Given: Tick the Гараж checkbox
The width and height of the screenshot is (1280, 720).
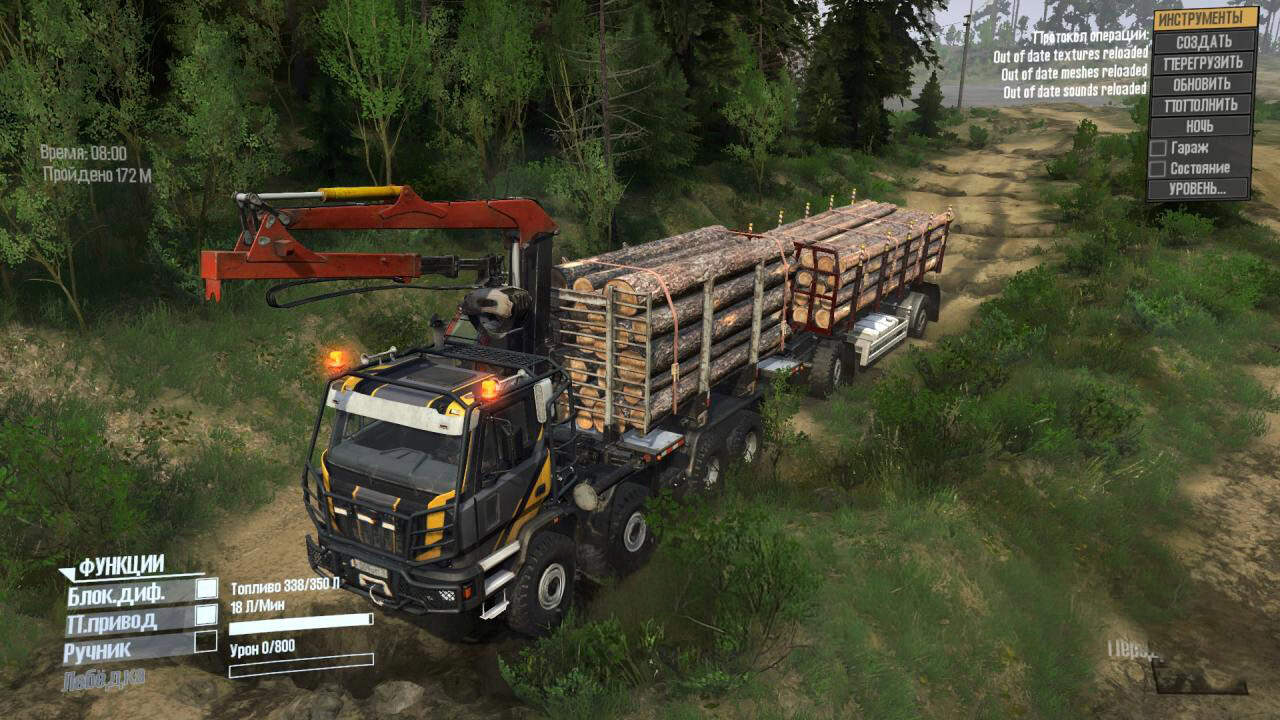Looking at the screenshot, I should click(1158, 148).
